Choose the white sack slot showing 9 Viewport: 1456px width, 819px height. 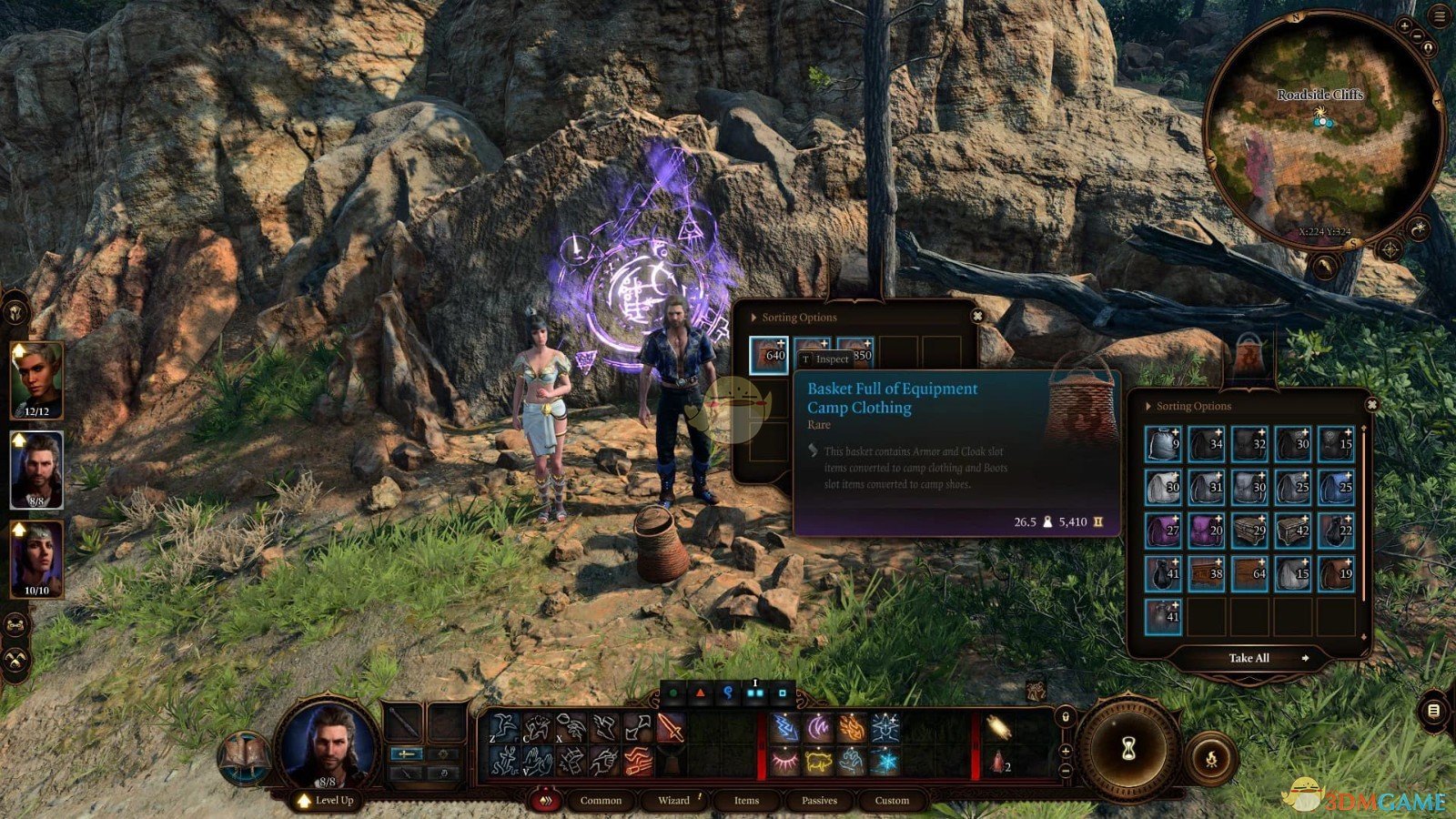[x=1163, y=444]
